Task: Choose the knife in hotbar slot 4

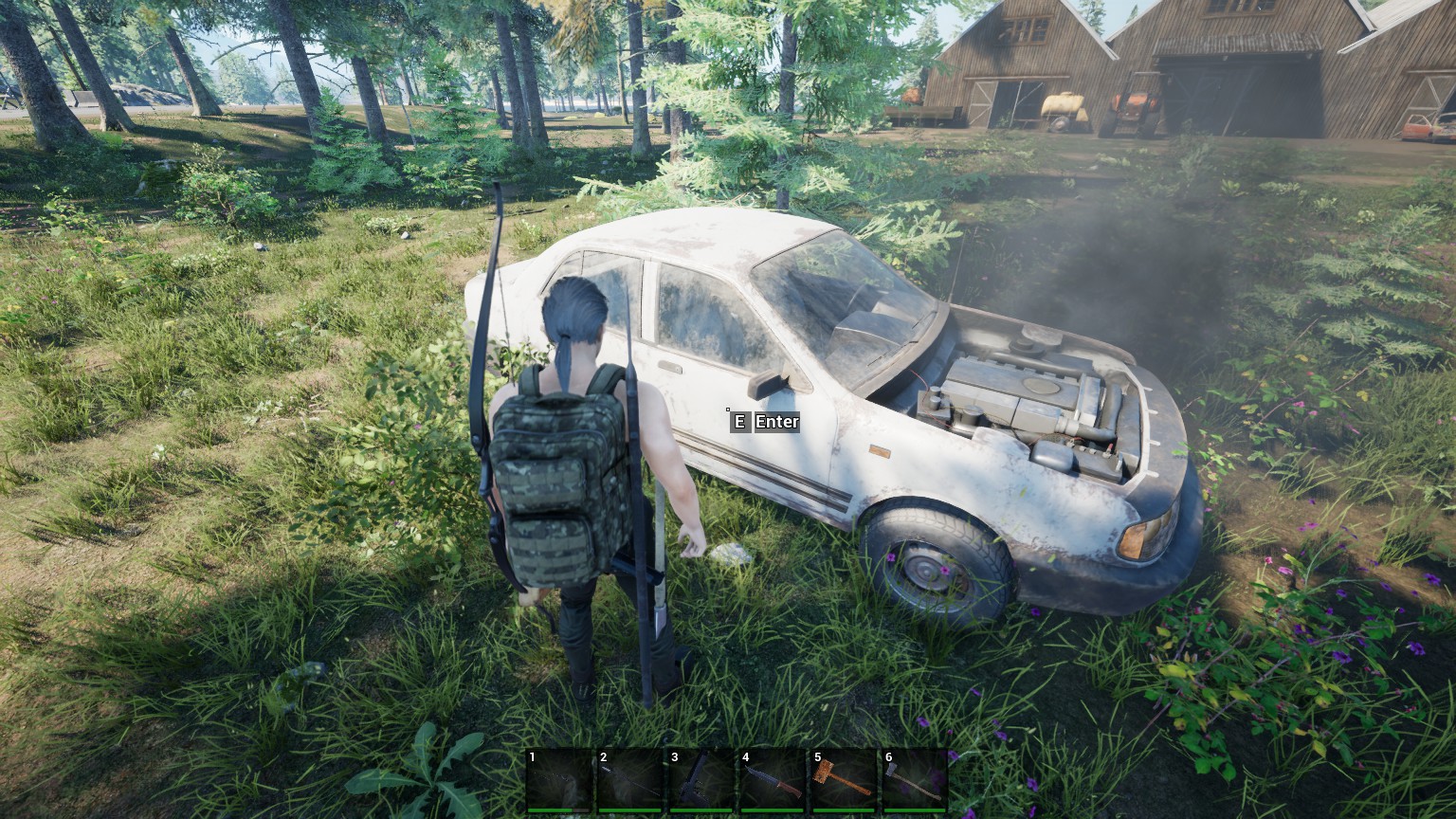Action: (773, 781)
